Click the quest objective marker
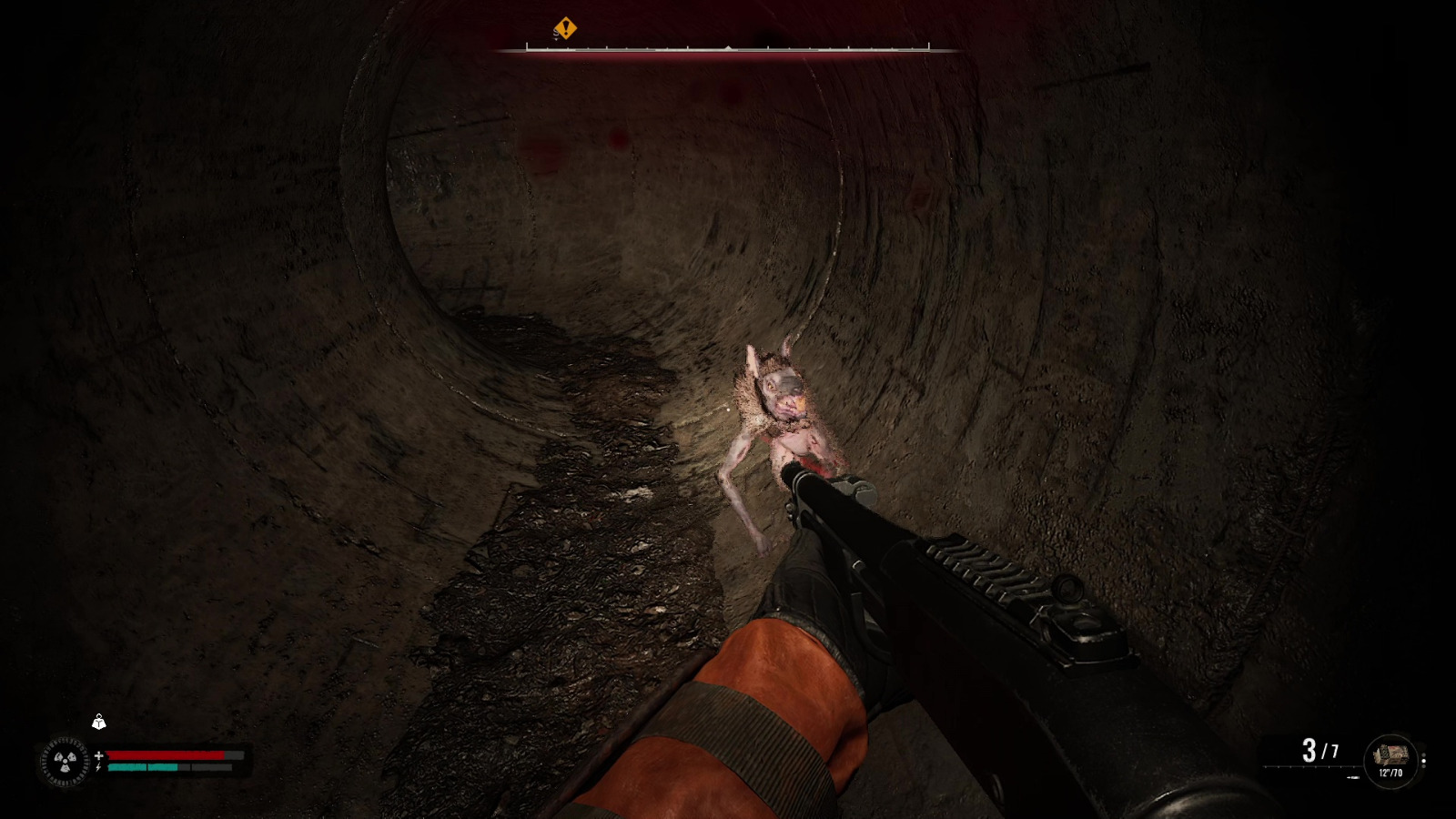 pos(565,26)
